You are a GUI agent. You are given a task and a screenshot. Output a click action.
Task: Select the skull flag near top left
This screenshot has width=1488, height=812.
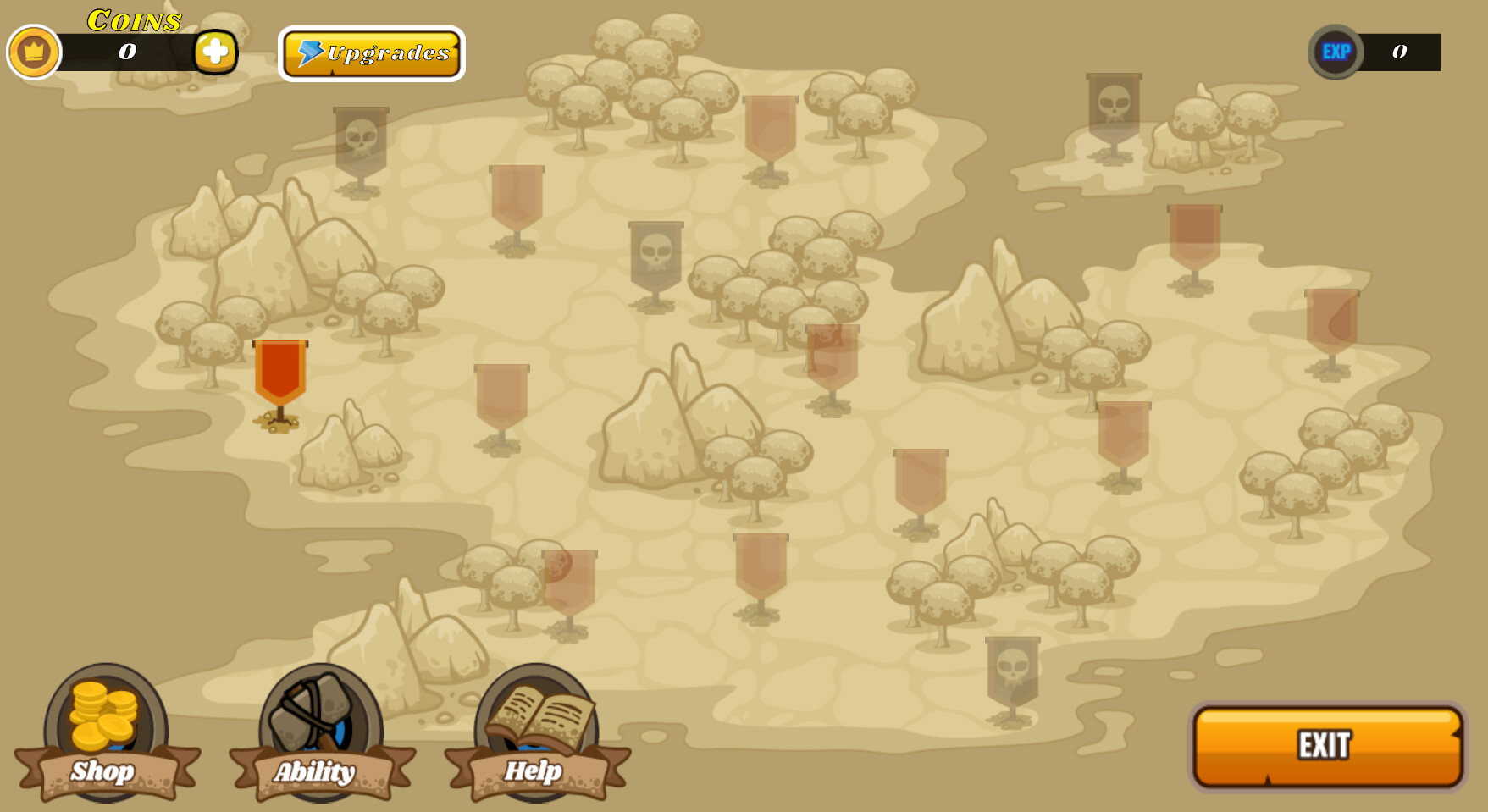point(360,140)
